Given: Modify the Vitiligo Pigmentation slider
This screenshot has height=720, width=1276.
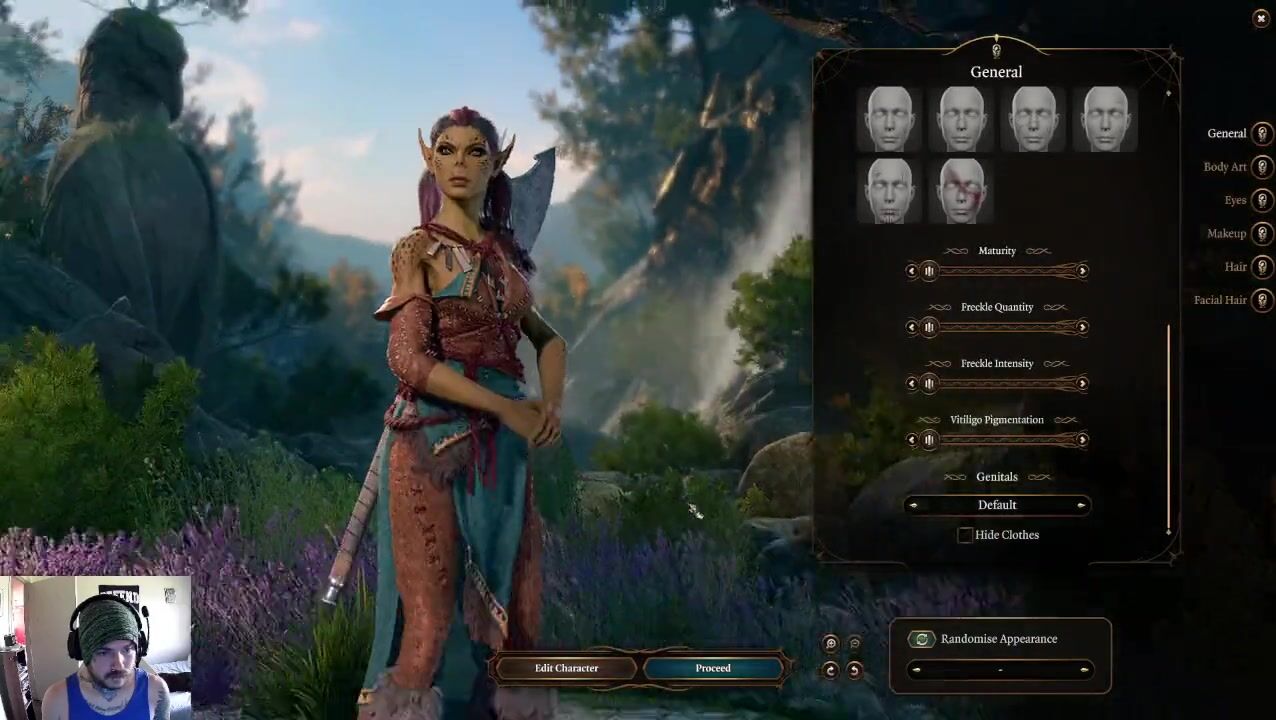Looking at the screenshot, I should [x=996, y=440].
